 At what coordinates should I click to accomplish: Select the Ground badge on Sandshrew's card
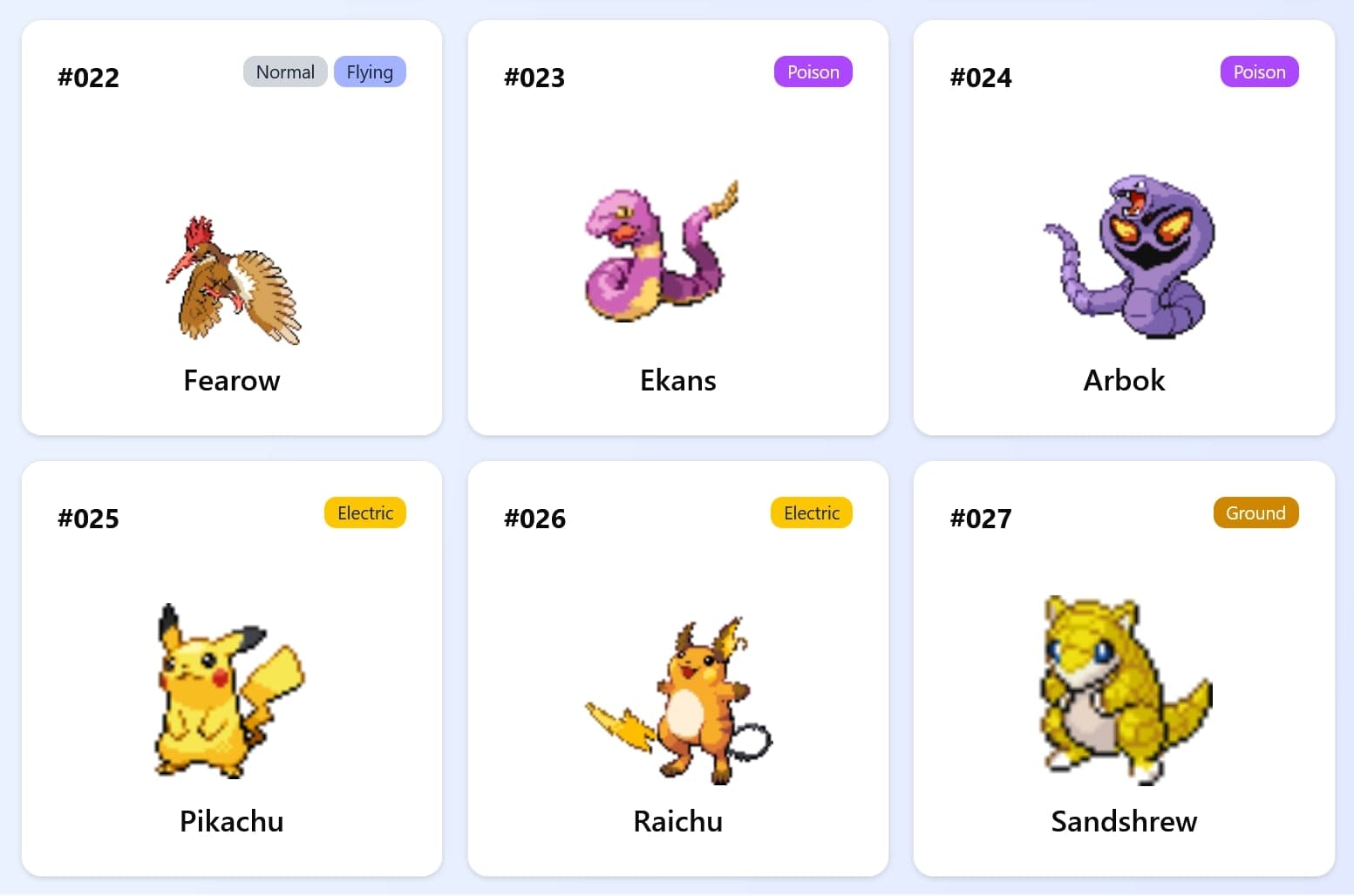1255,512
